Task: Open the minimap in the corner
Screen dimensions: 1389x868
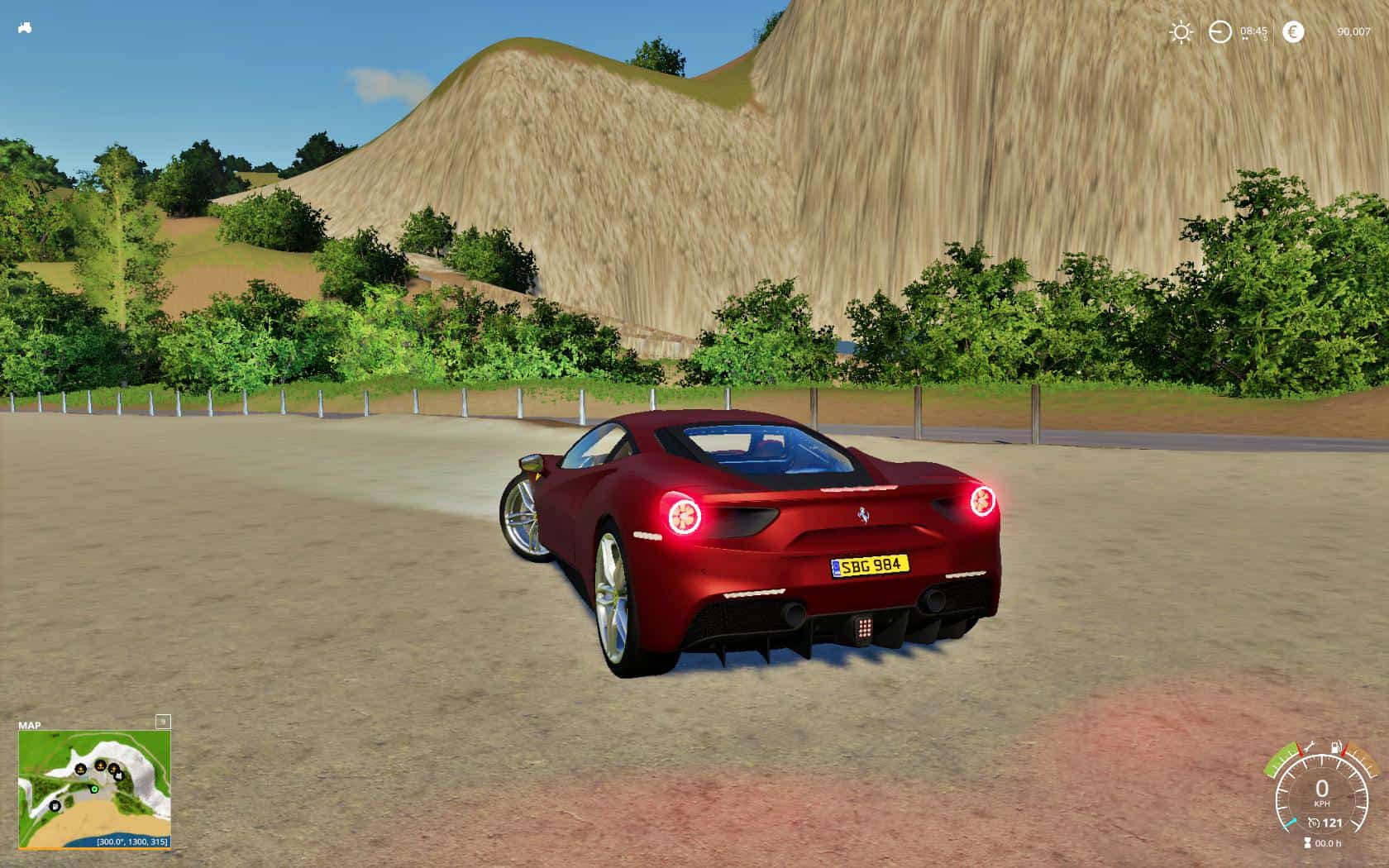Action: tap(94, 789)
